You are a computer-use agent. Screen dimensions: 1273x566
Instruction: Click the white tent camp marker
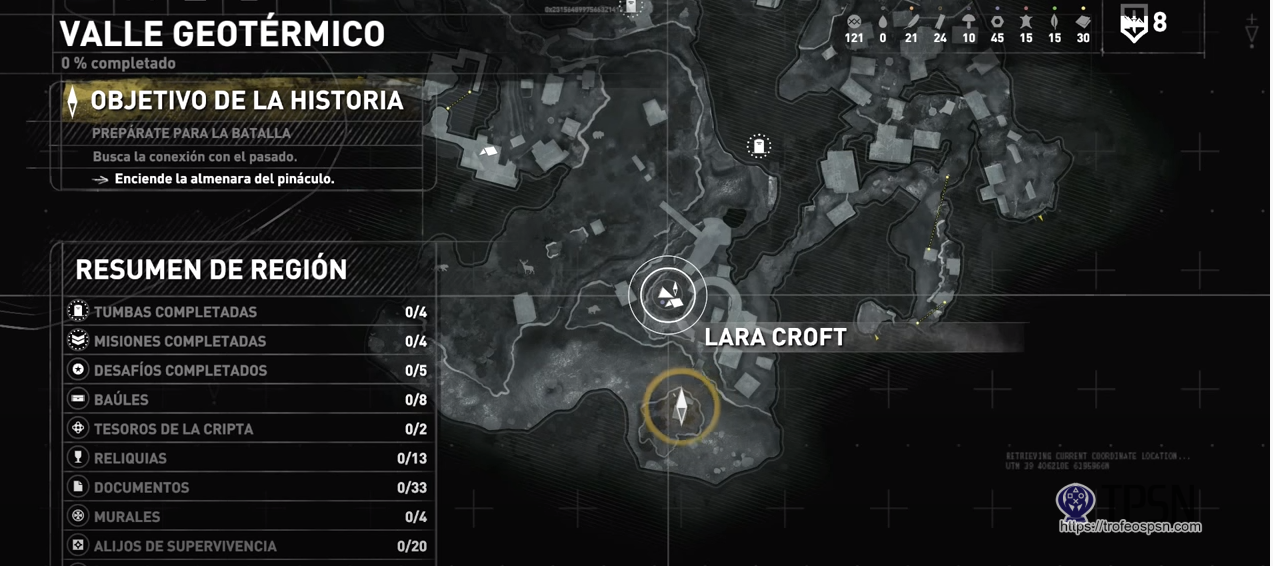489,151
